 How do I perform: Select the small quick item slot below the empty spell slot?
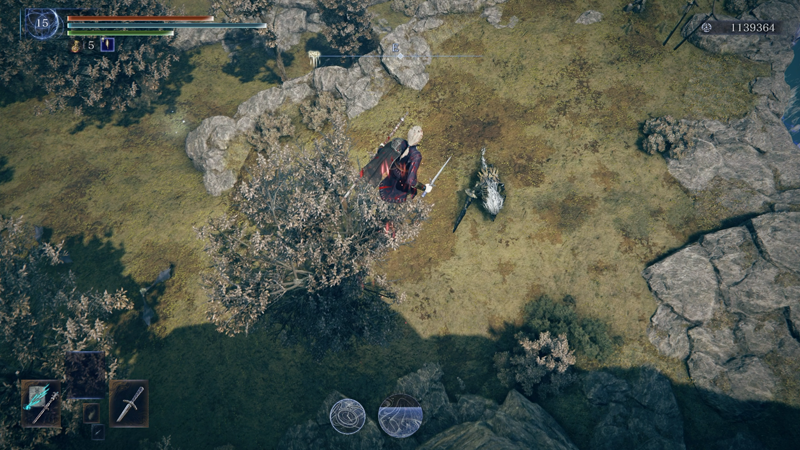91,413
